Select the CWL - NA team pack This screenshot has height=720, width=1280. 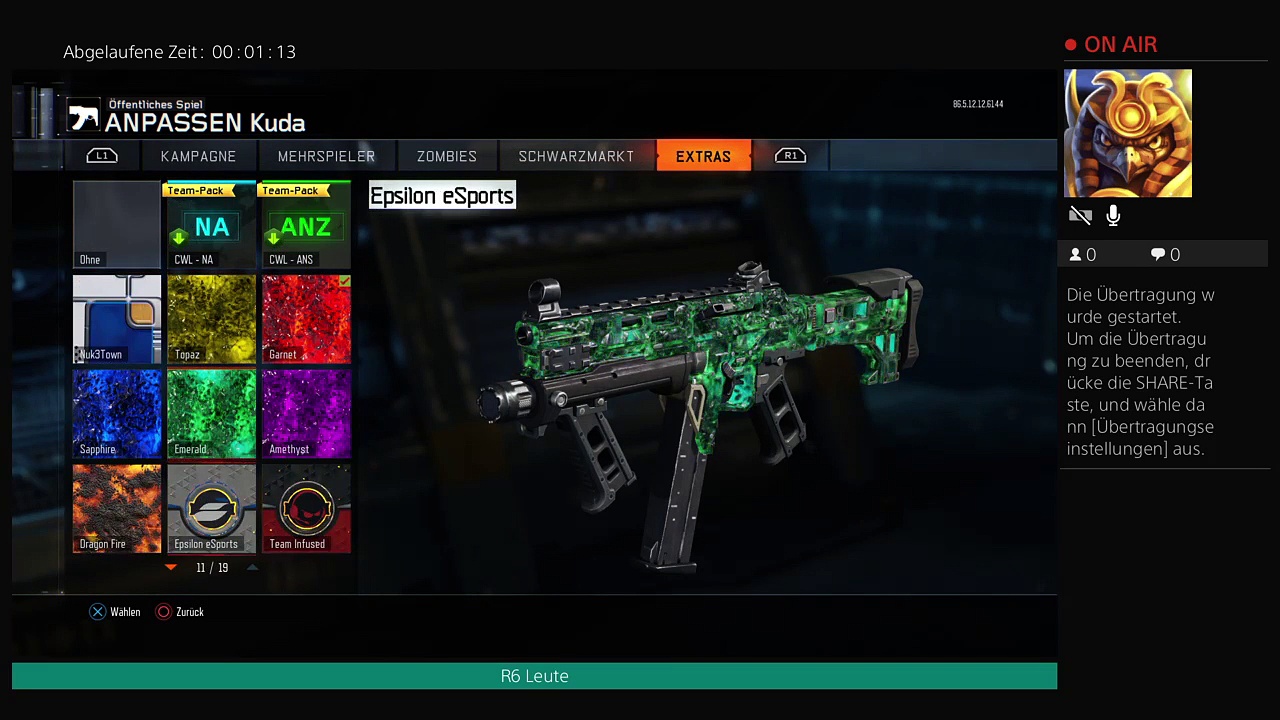click(211, 225)
